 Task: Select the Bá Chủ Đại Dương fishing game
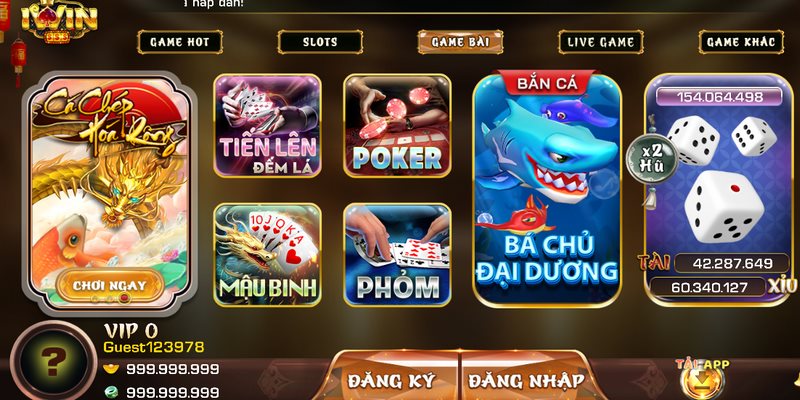pyautogui.click(x=546, y=190)
